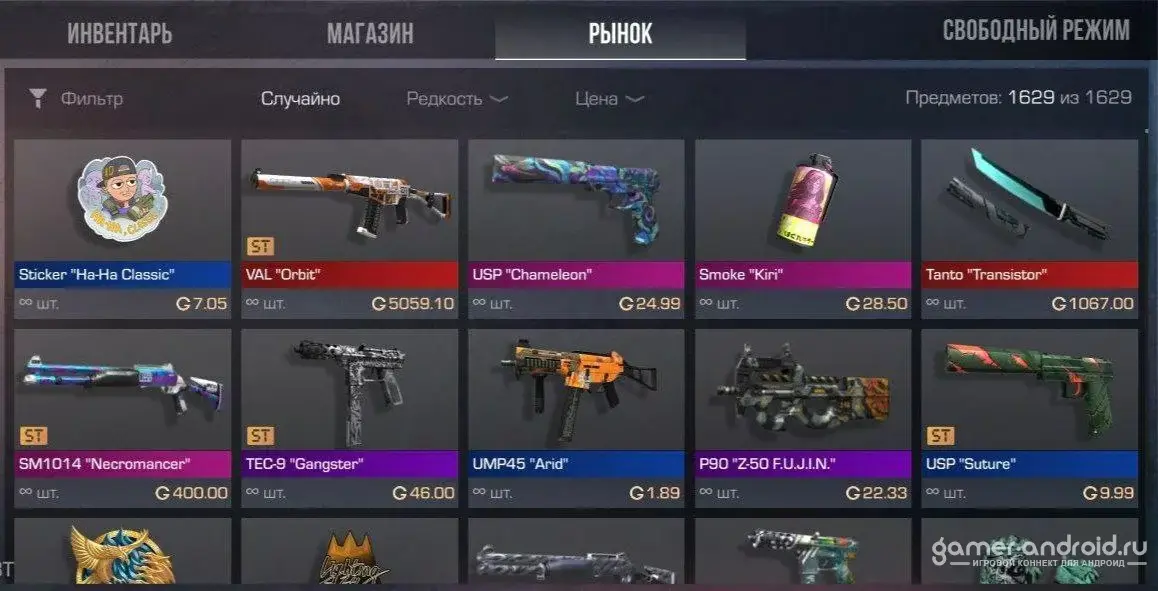Open the UMP45 "Arid" listing
The width and height of the screenshot is (1158, 591).
(576, 418)
